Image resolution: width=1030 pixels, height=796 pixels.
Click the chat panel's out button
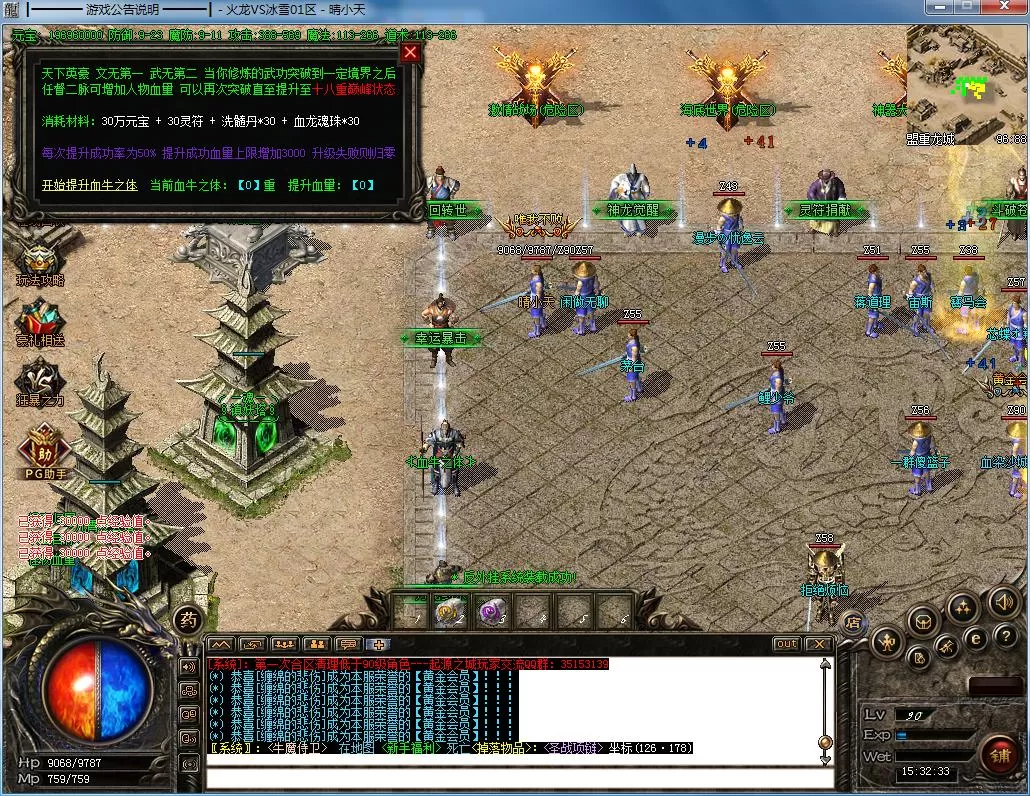(786, 644)
